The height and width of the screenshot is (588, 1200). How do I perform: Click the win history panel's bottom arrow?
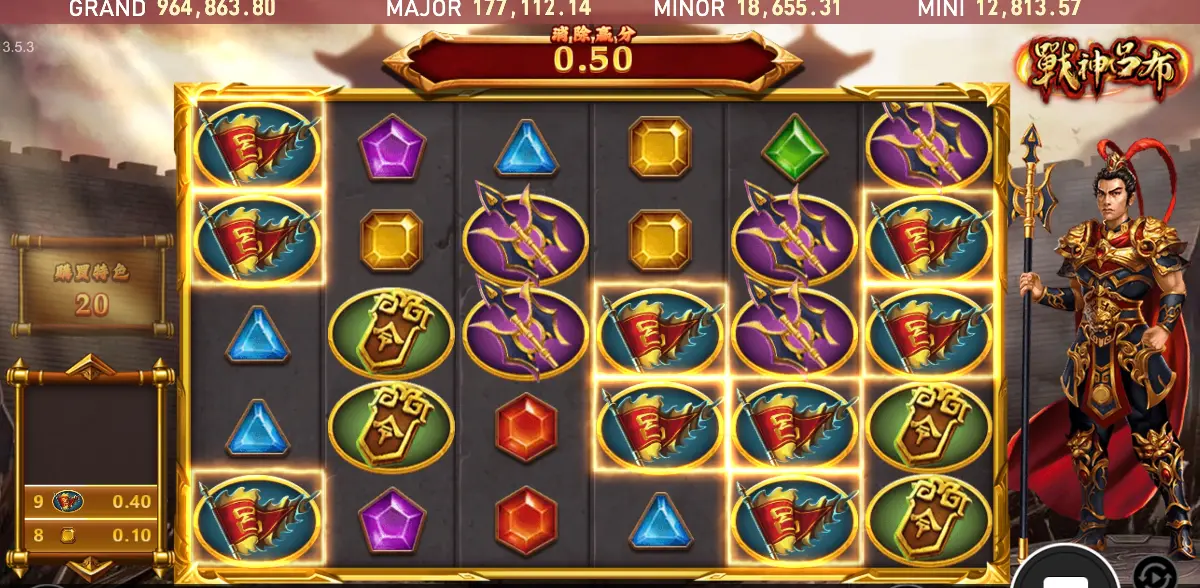91,566
